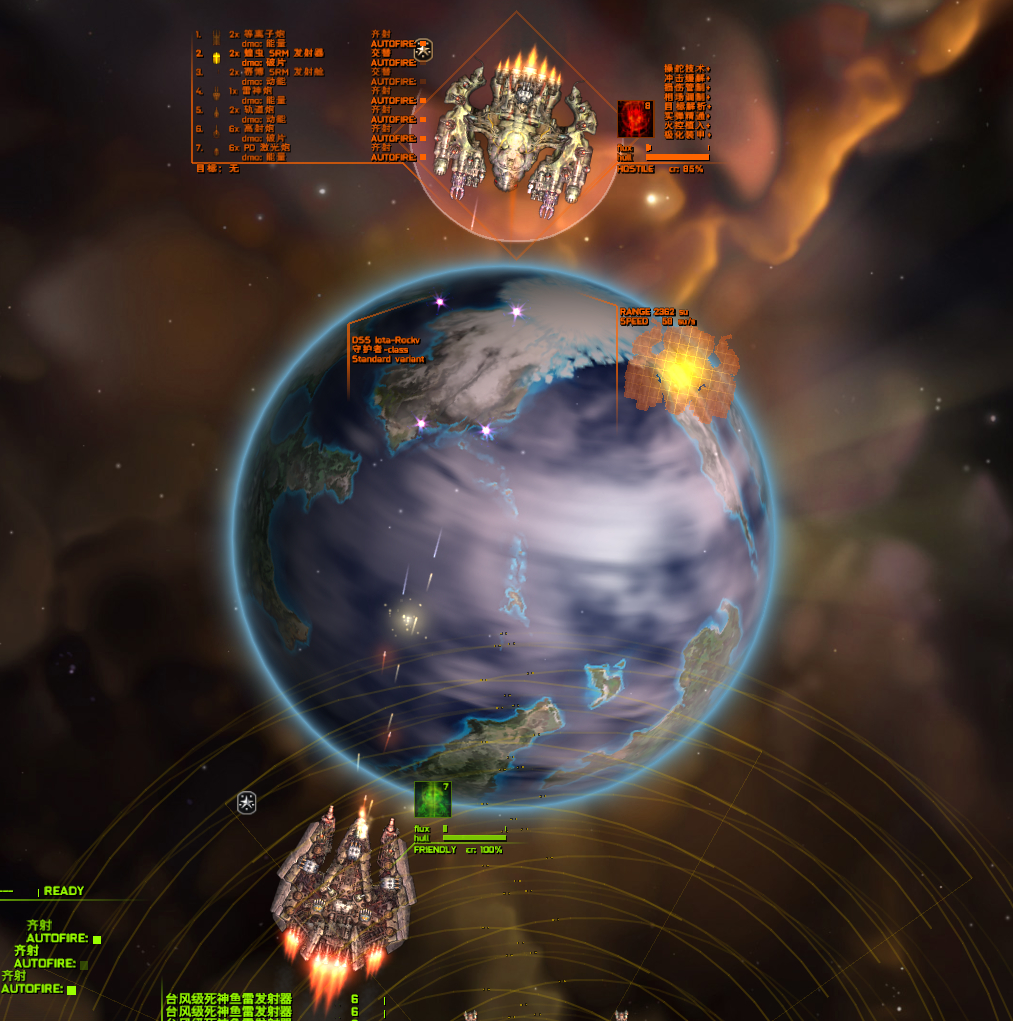Click the hostile skull faction badge
1013x1021 pixels.
[x=424, y=48]
